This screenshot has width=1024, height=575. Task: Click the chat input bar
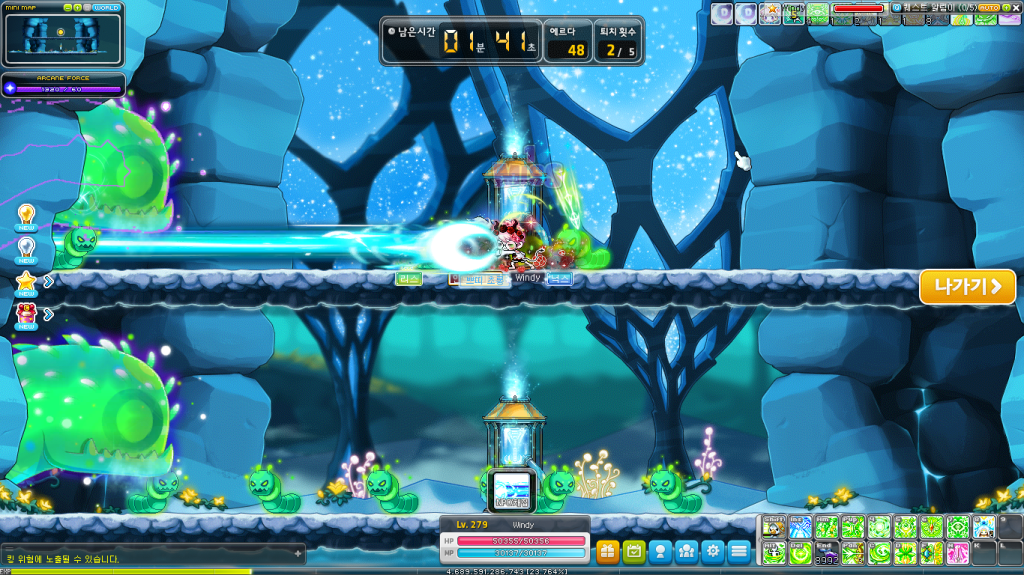point(150,549)
